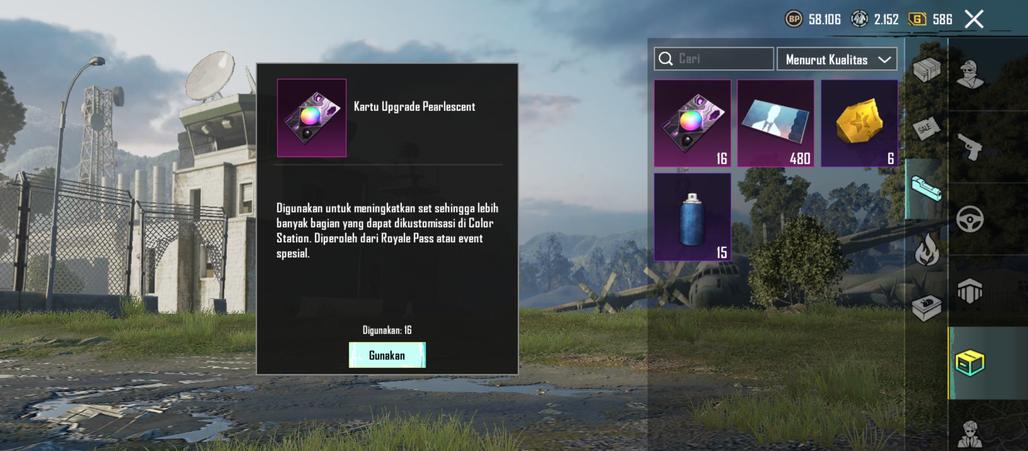Open the Menurut Kualitas sort dropdown

pyautogui.click(x=837, y=60)
